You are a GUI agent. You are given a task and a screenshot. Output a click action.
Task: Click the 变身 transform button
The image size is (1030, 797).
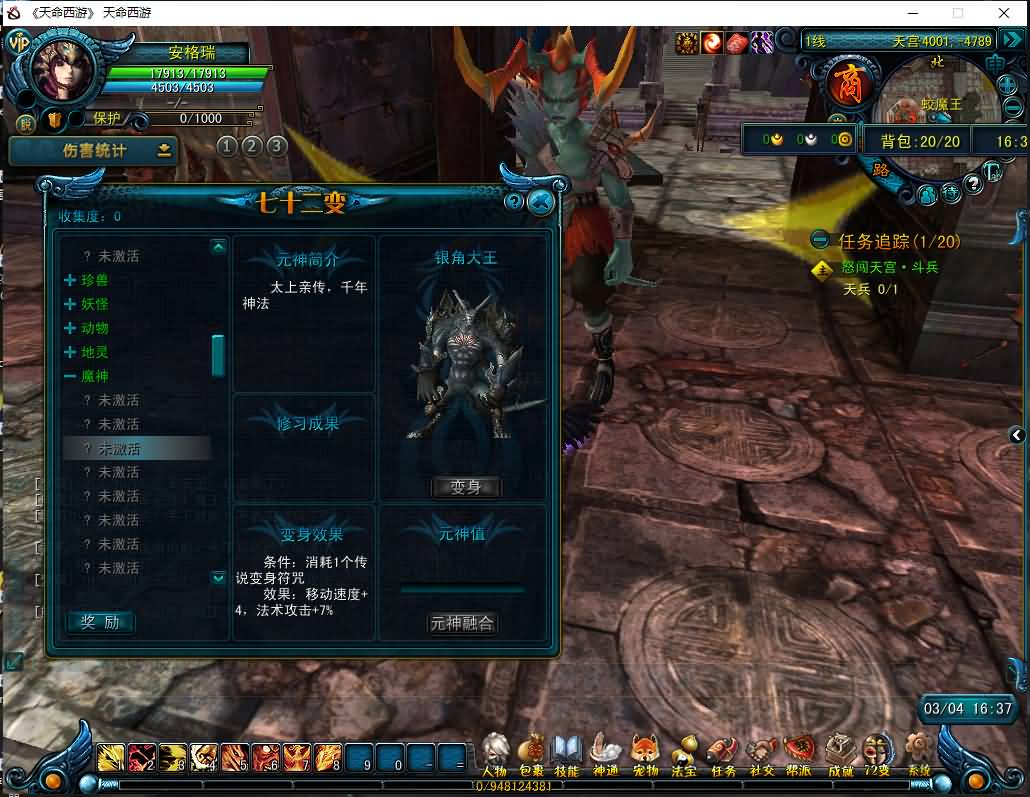point(466,487)
